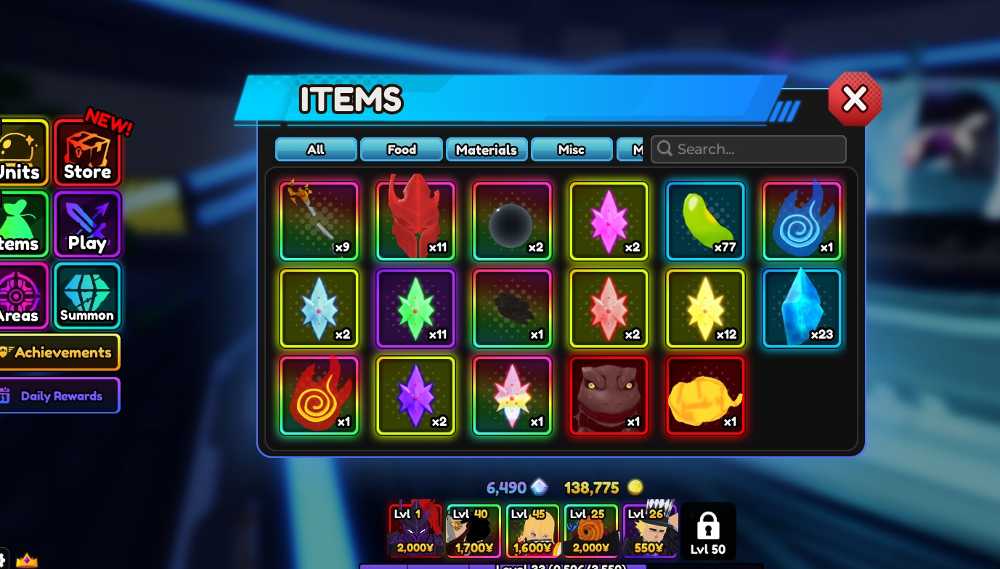Select the blue swirl flame item
This screenshot has height=569, width=1000.
(x=801, y=221)
